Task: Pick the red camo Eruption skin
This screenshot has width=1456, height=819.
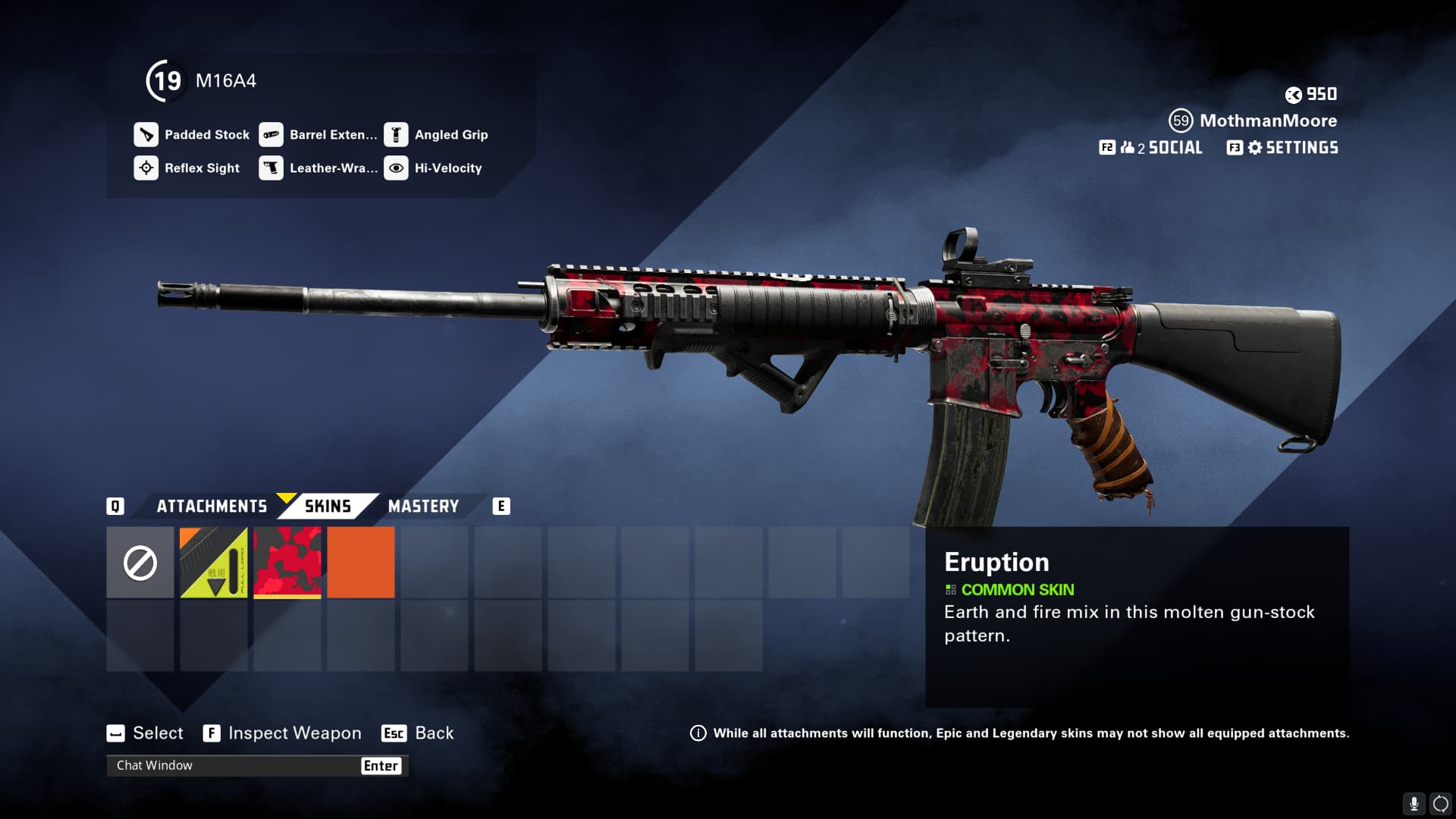Action: [x=287, y=563]
